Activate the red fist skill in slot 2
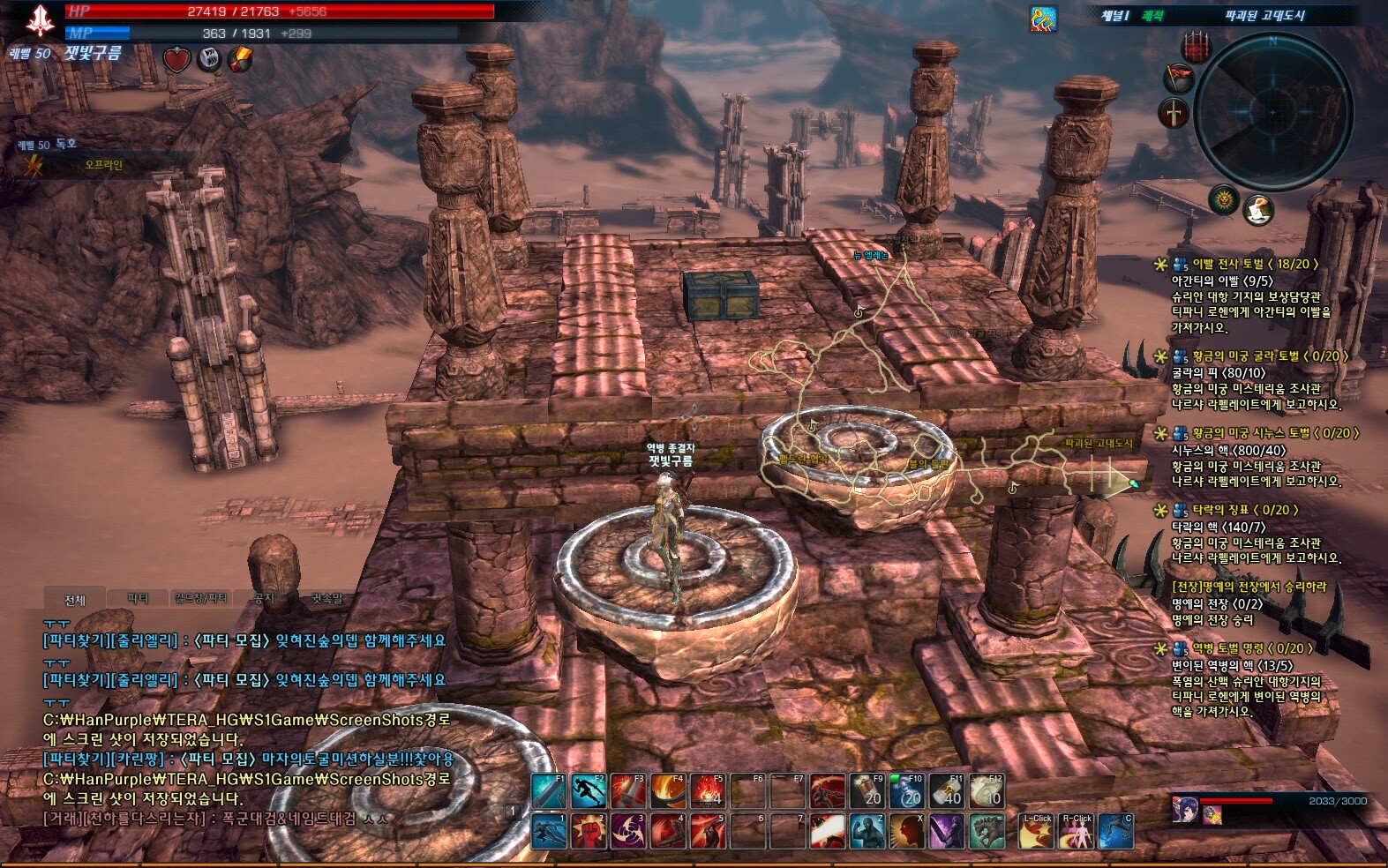 point(588,832)
